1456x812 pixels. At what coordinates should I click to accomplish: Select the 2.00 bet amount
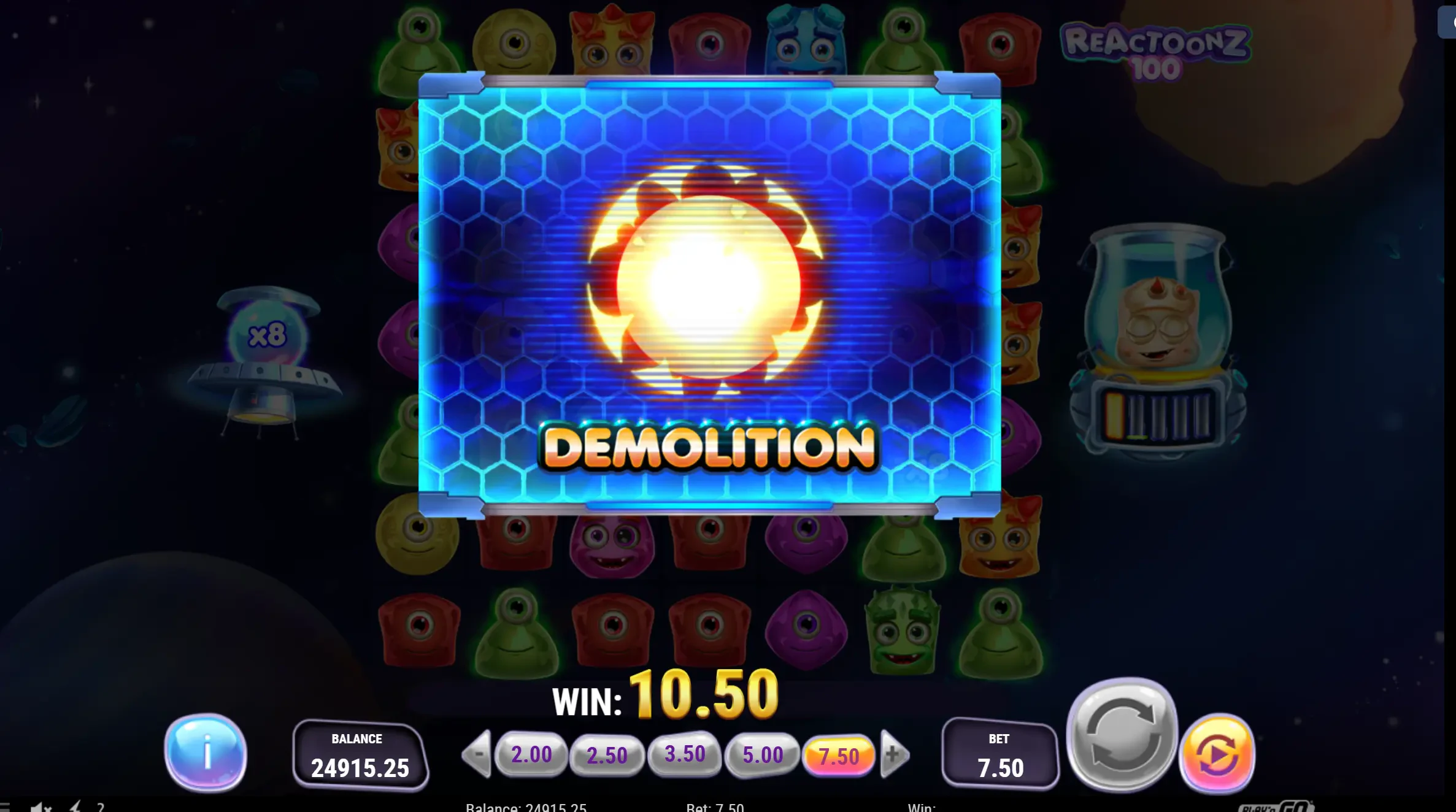point(531,754)
